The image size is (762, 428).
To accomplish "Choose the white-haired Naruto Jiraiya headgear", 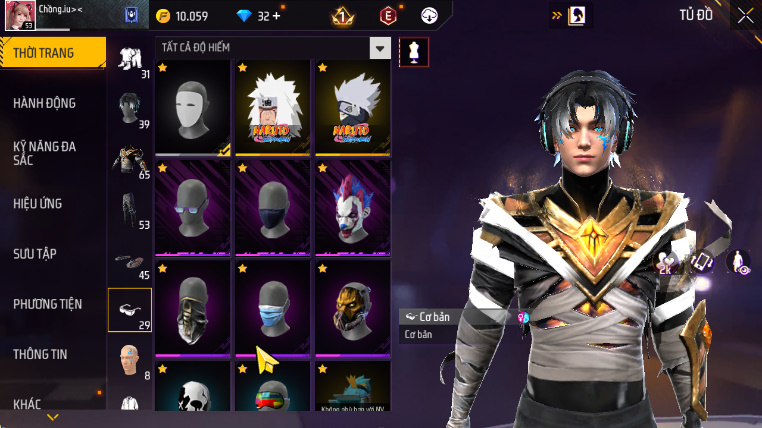I will 273,108.
